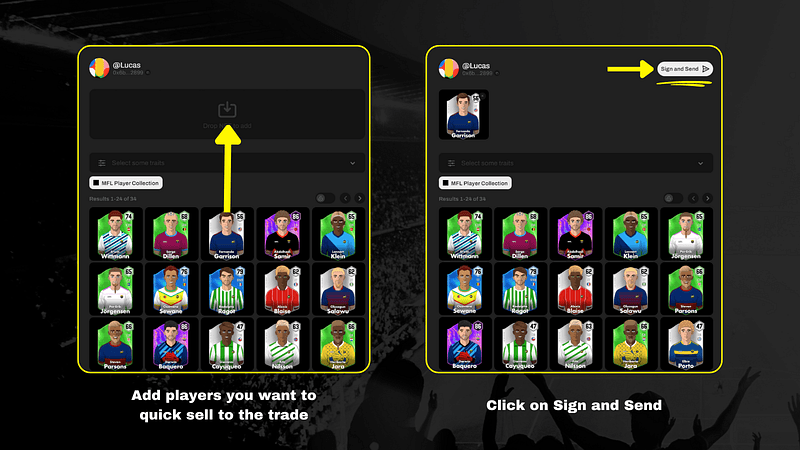Click the Sign and Send button

(685, 68)
